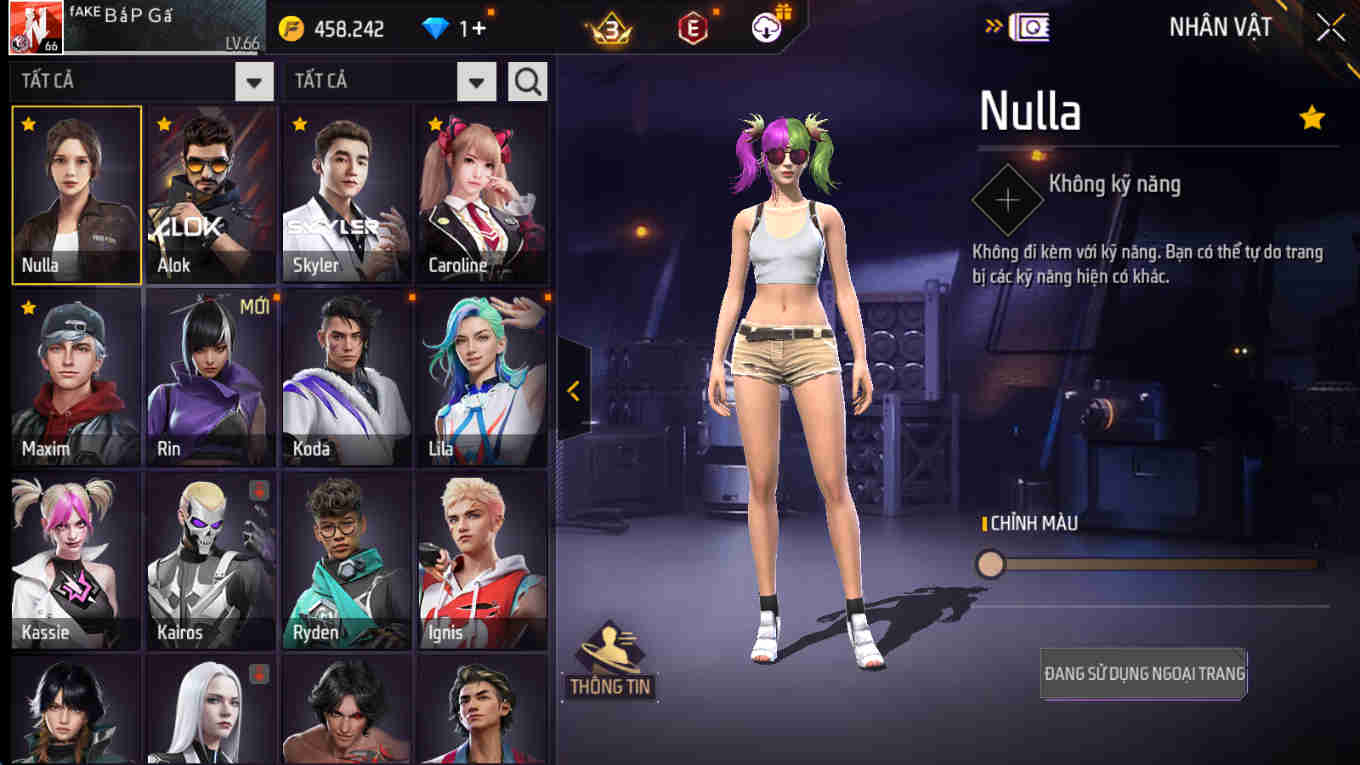Open the gold coins balance icon

291,29
